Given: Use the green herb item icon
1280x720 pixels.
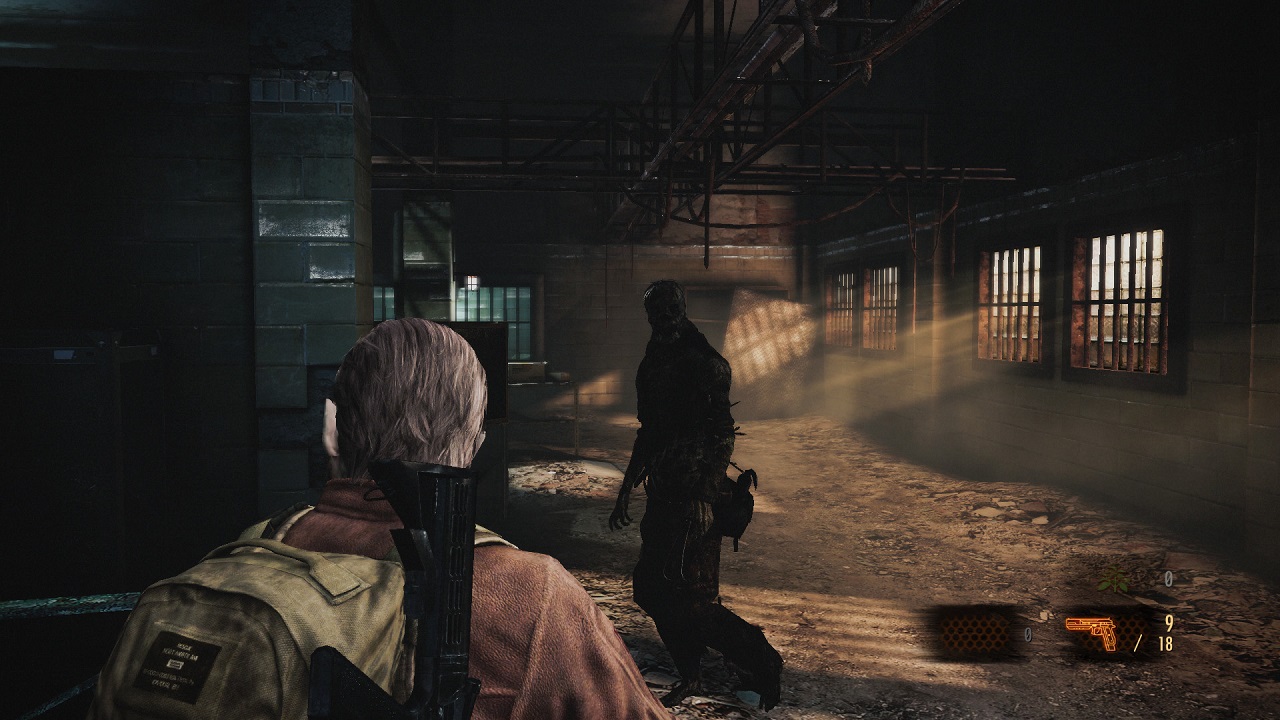Looking at the screenshot, I should pyautogui.click(x=1113, y=579).
